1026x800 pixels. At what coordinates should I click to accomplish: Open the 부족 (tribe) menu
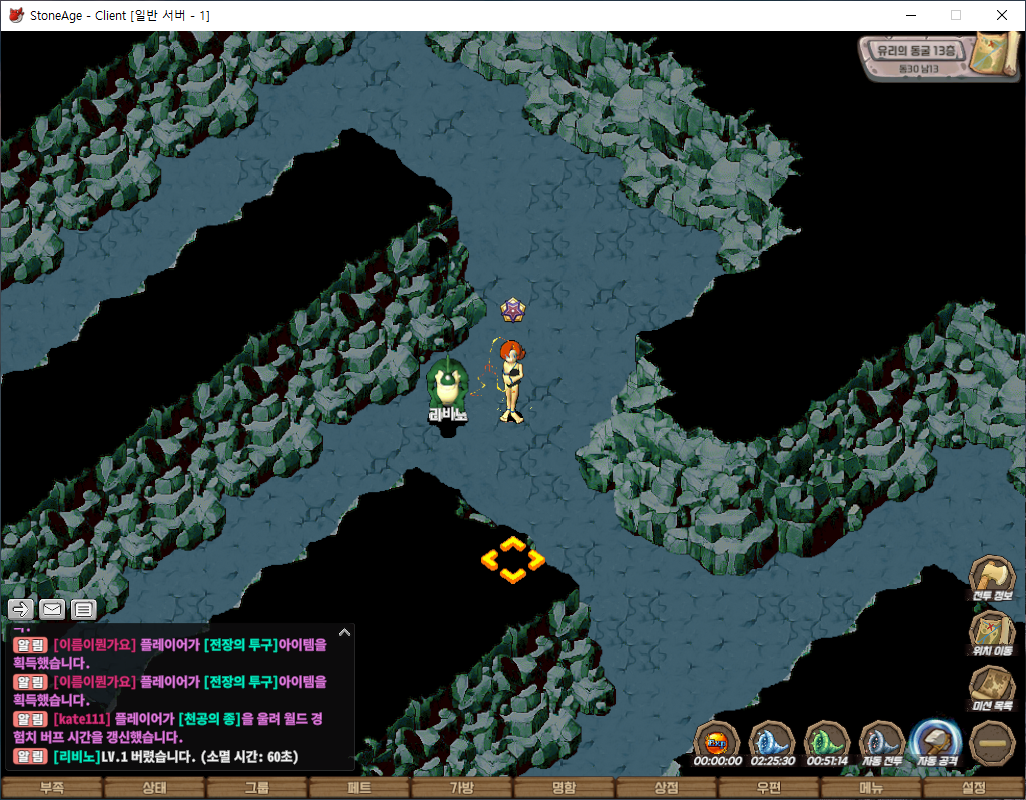point(51,788)
